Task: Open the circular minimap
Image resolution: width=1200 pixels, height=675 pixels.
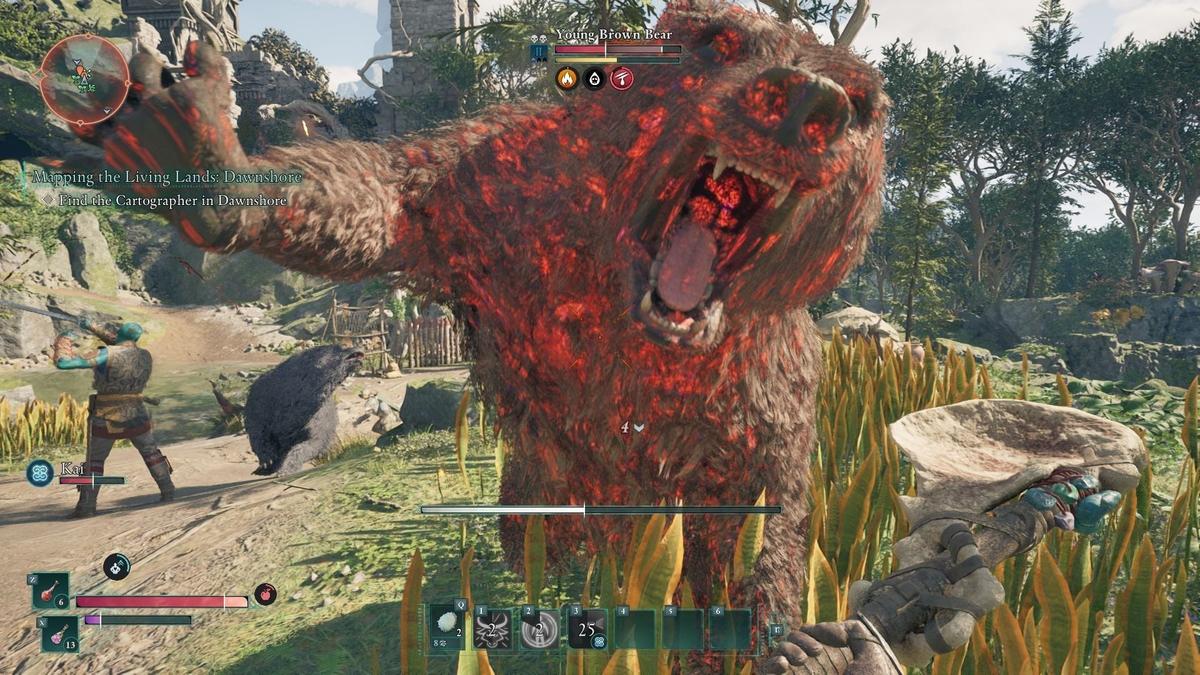Action: pos(85,79)
